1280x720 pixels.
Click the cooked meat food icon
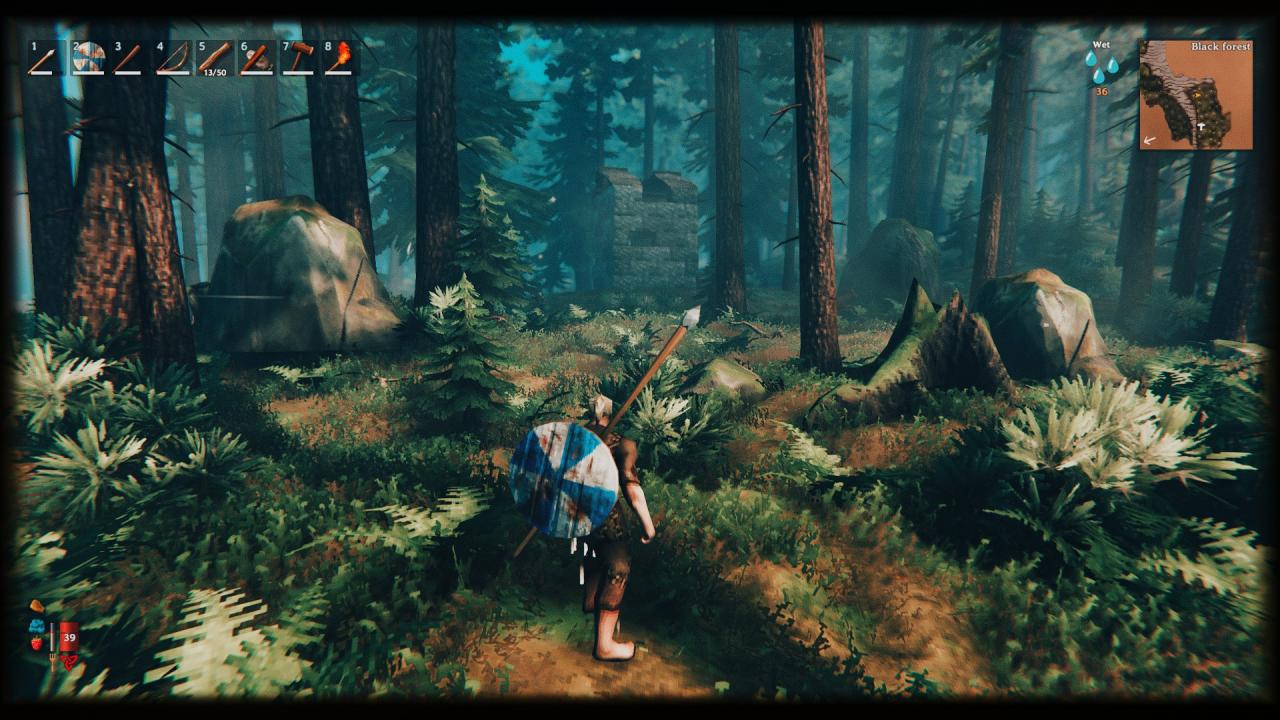pos(37,607)
